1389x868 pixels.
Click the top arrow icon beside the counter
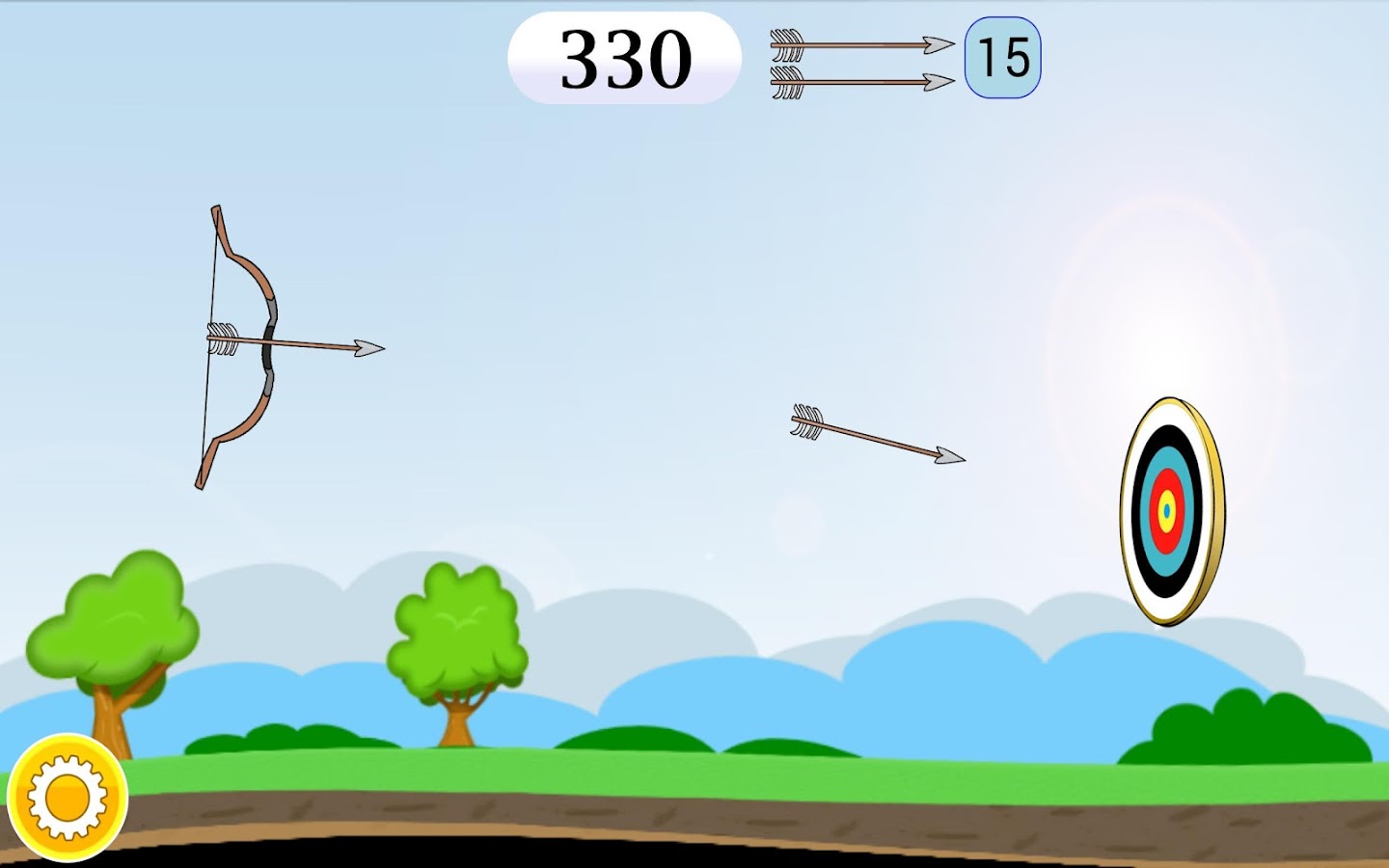(x=858, y=45)
